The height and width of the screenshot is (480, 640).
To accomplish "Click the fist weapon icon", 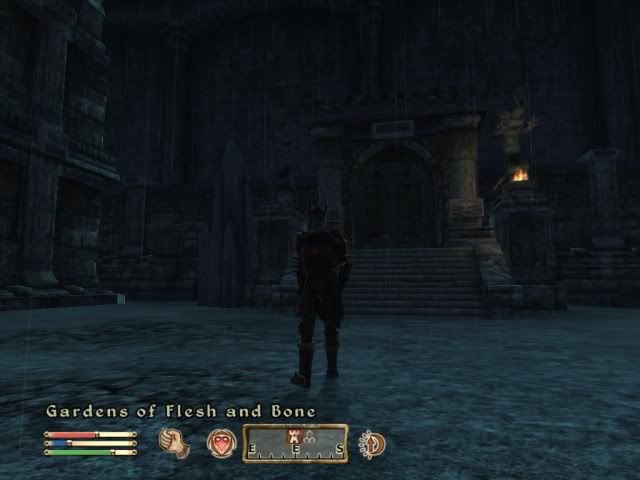I will pyautogui.click(x=175, y=443).
